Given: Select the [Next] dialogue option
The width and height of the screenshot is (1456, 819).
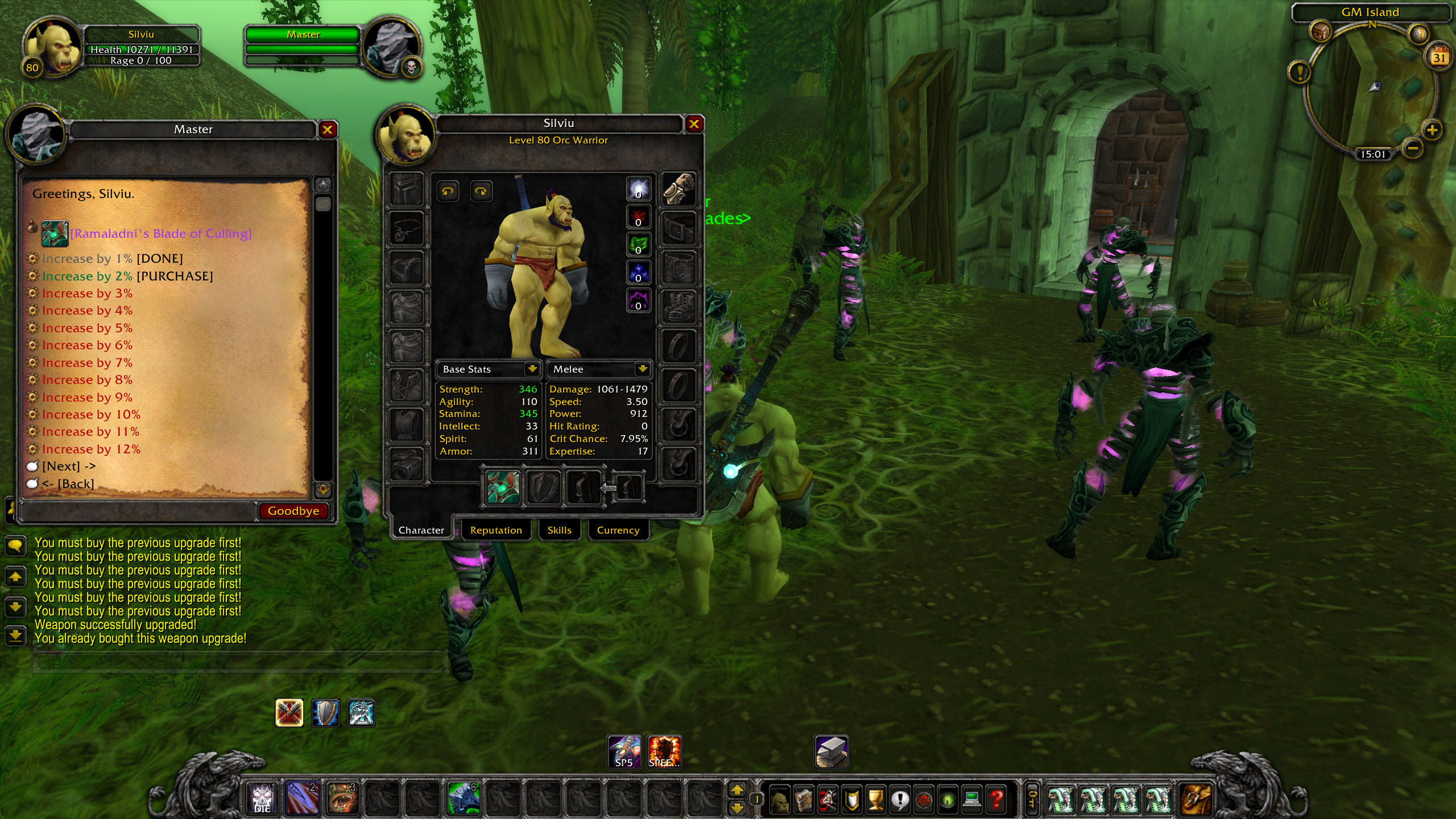Looking at the screenshot, I should (x=68, y=466).
